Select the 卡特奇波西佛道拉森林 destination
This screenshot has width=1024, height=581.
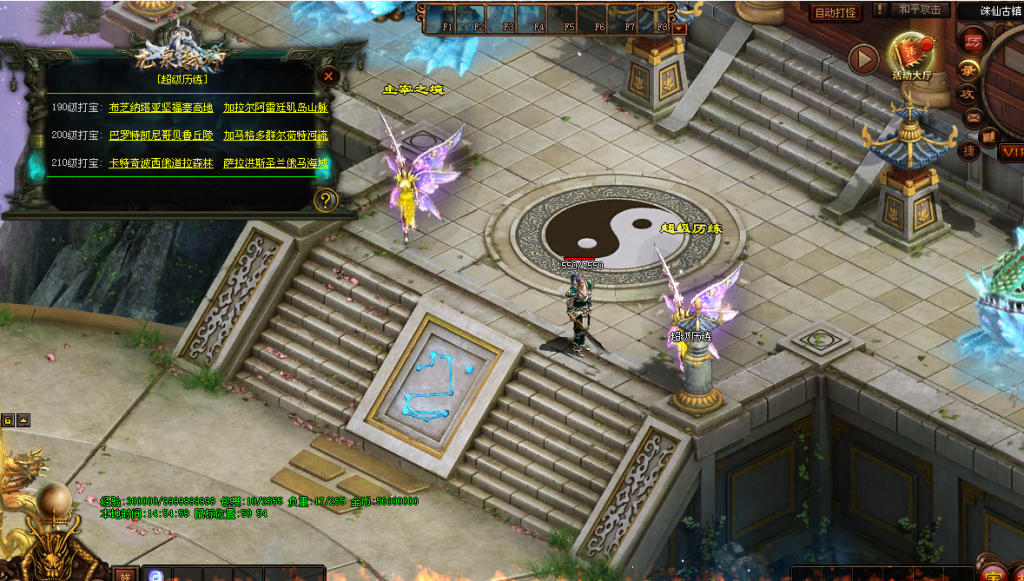160,162
